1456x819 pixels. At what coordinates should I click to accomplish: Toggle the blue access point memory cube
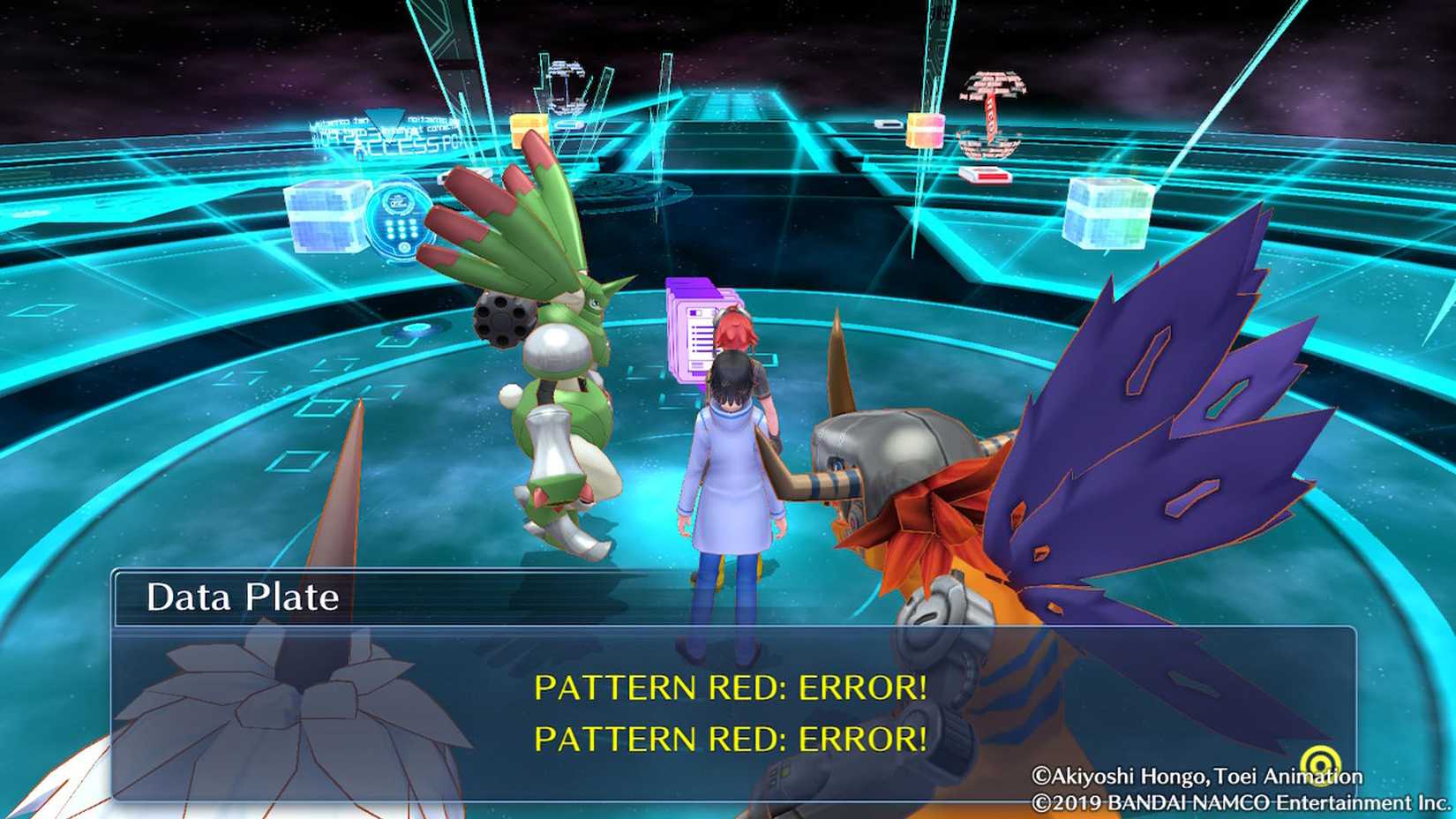[329, 216]
